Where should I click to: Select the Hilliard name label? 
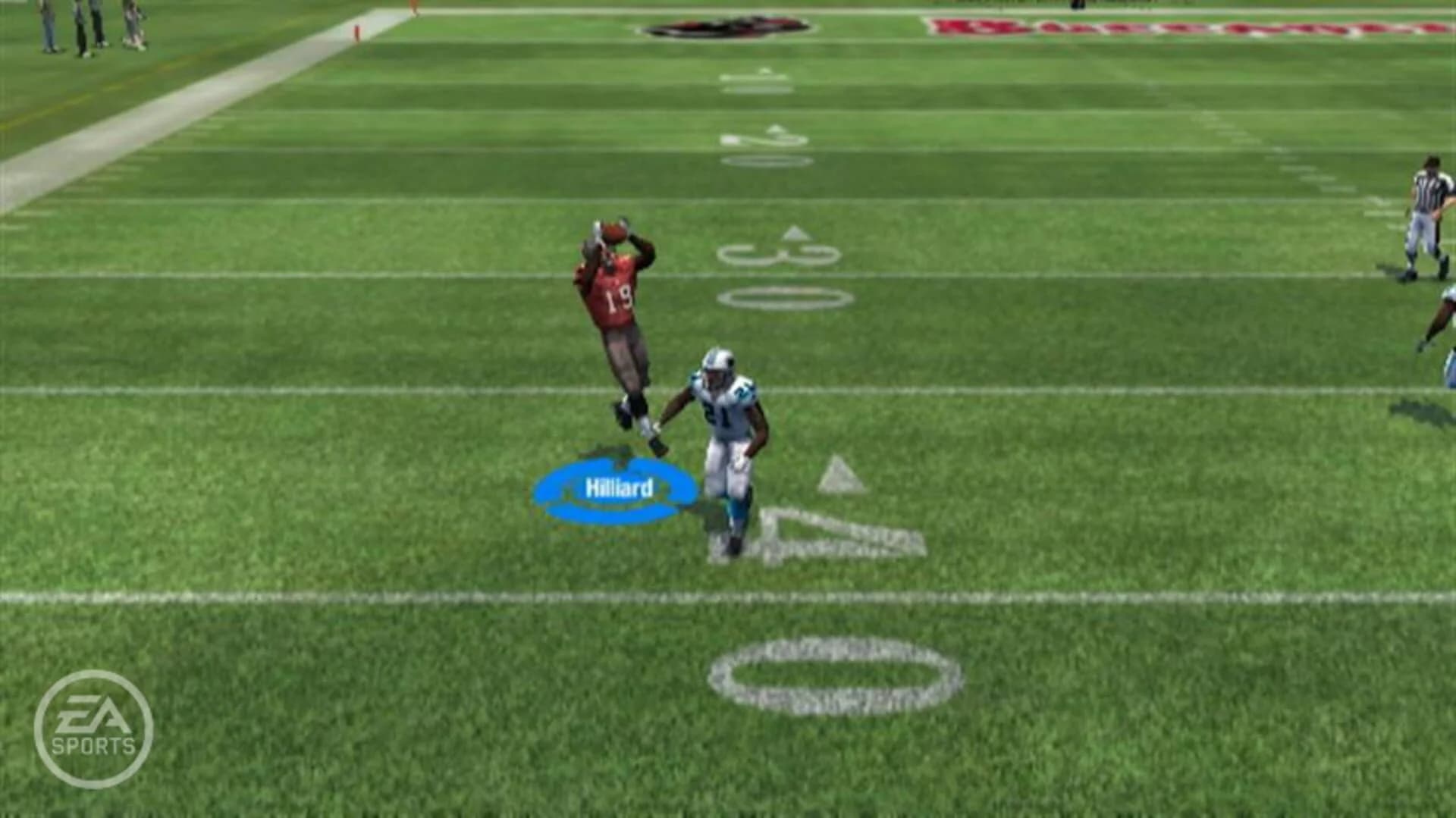[x=619, y=487]
